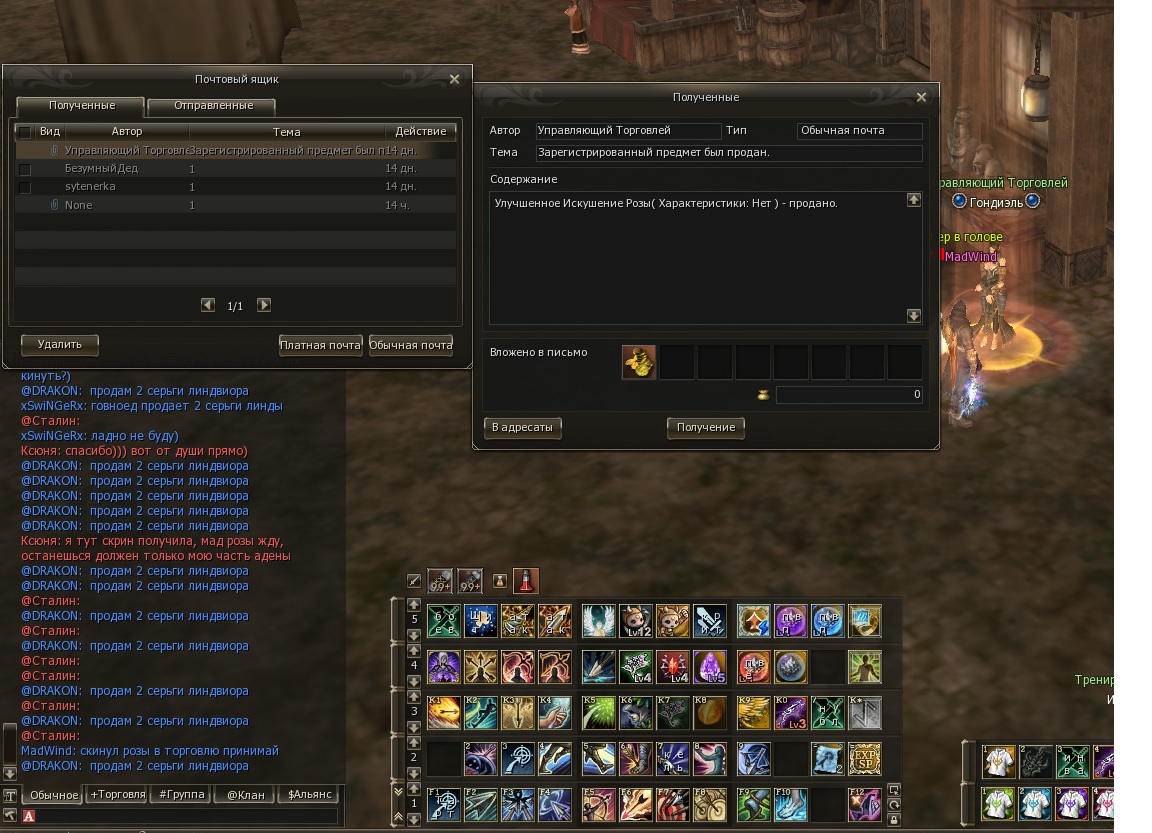Close the Почтовый ящик mailbox window
Image resolution: width=1152 pixels, height=833 pixels.
click(x=454, y=79)
